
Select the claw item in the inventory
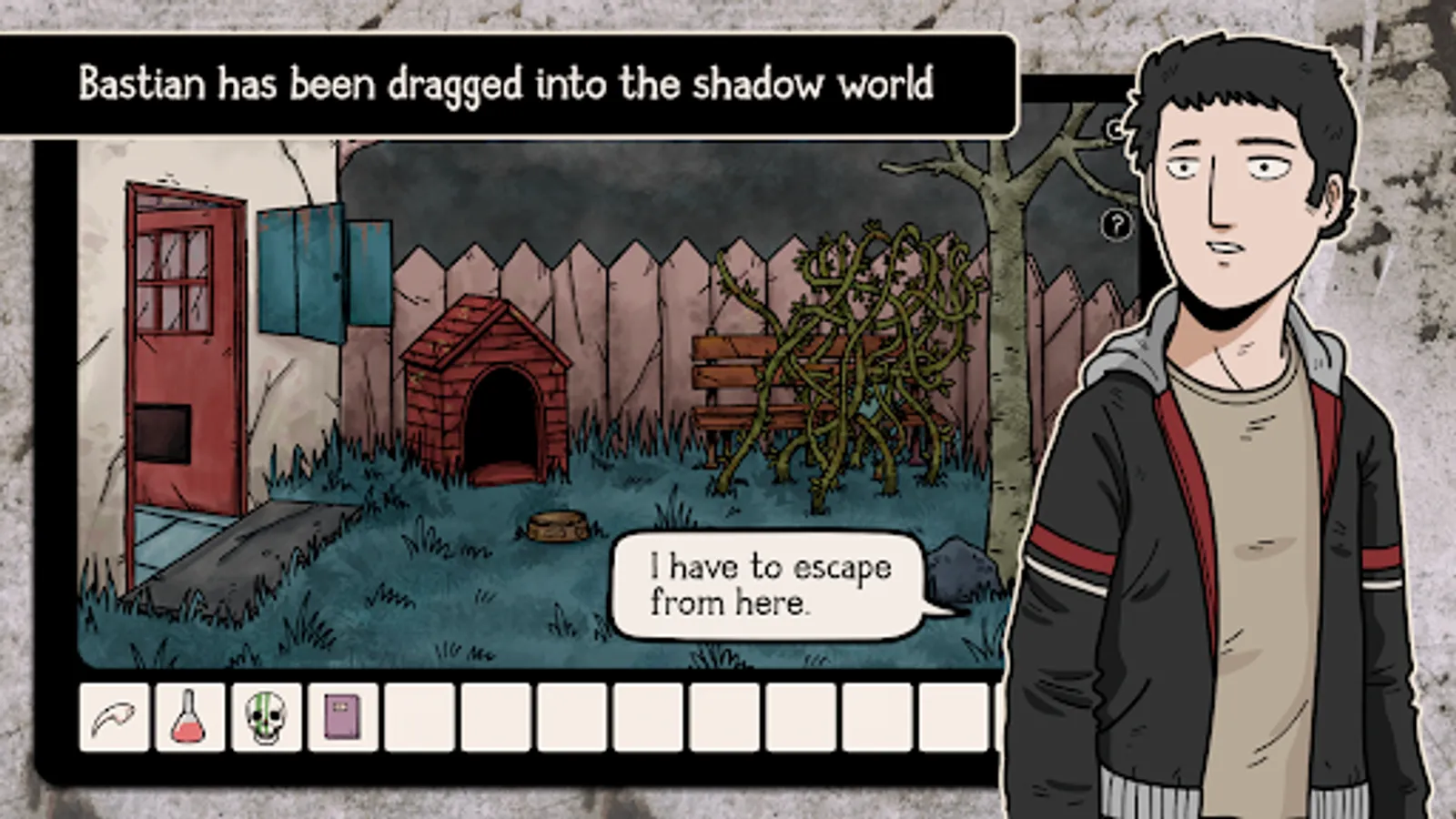pyautogui.click(x=116, y=715)
